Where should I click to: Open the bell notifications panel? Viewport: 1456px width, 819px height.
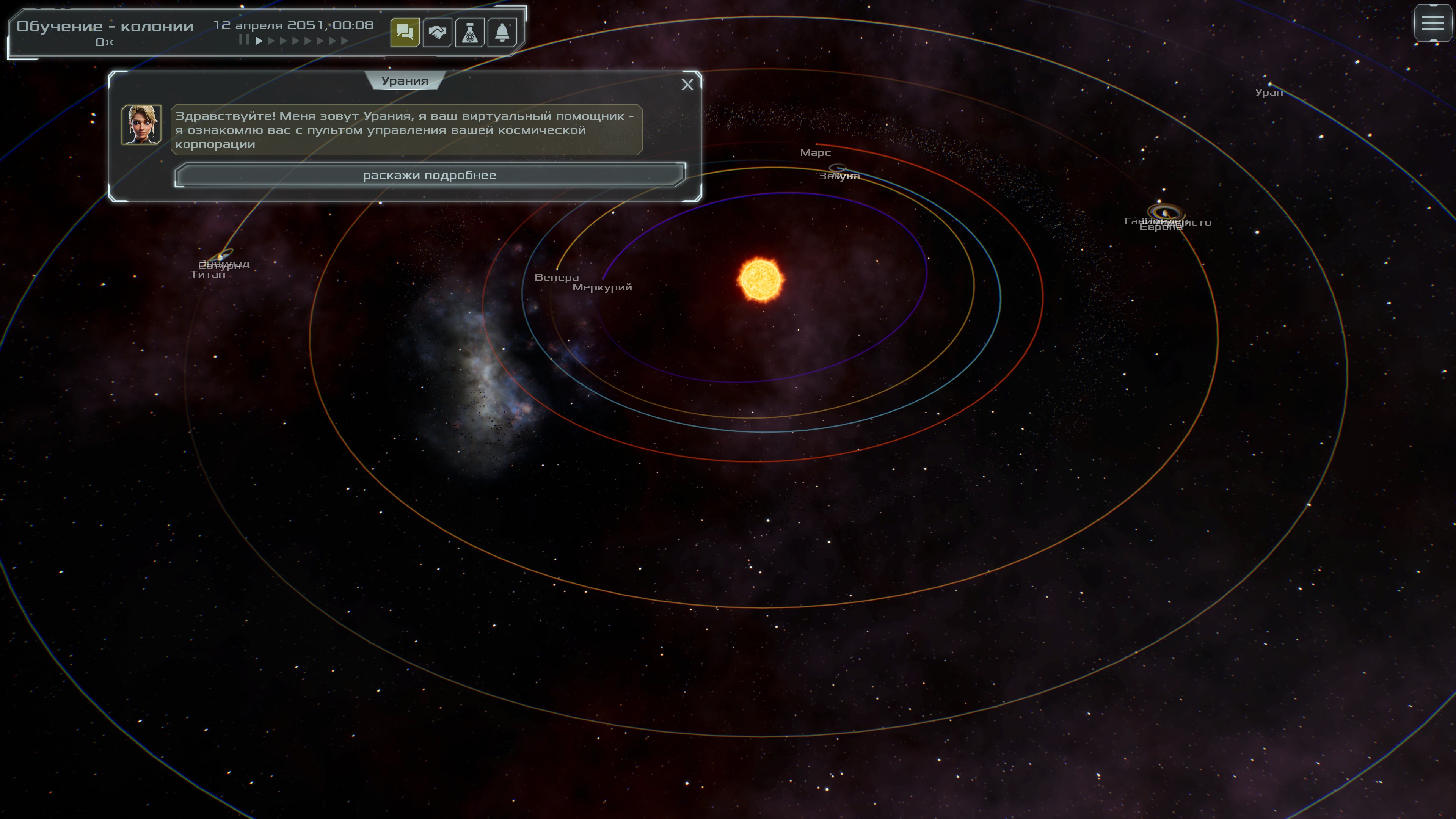502,33
